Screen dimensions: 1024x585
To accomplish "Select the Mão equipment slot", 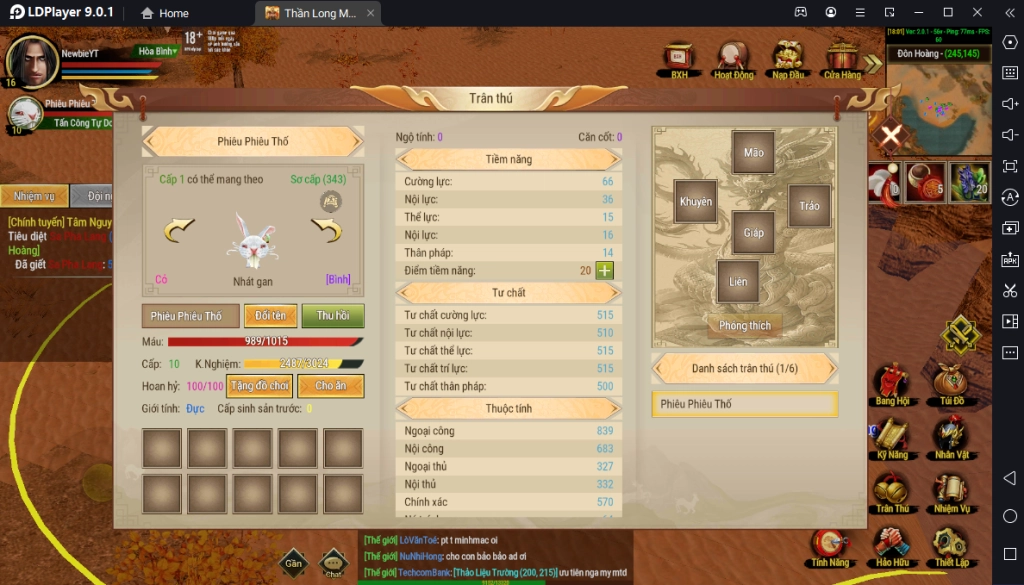I will (753, 153).
